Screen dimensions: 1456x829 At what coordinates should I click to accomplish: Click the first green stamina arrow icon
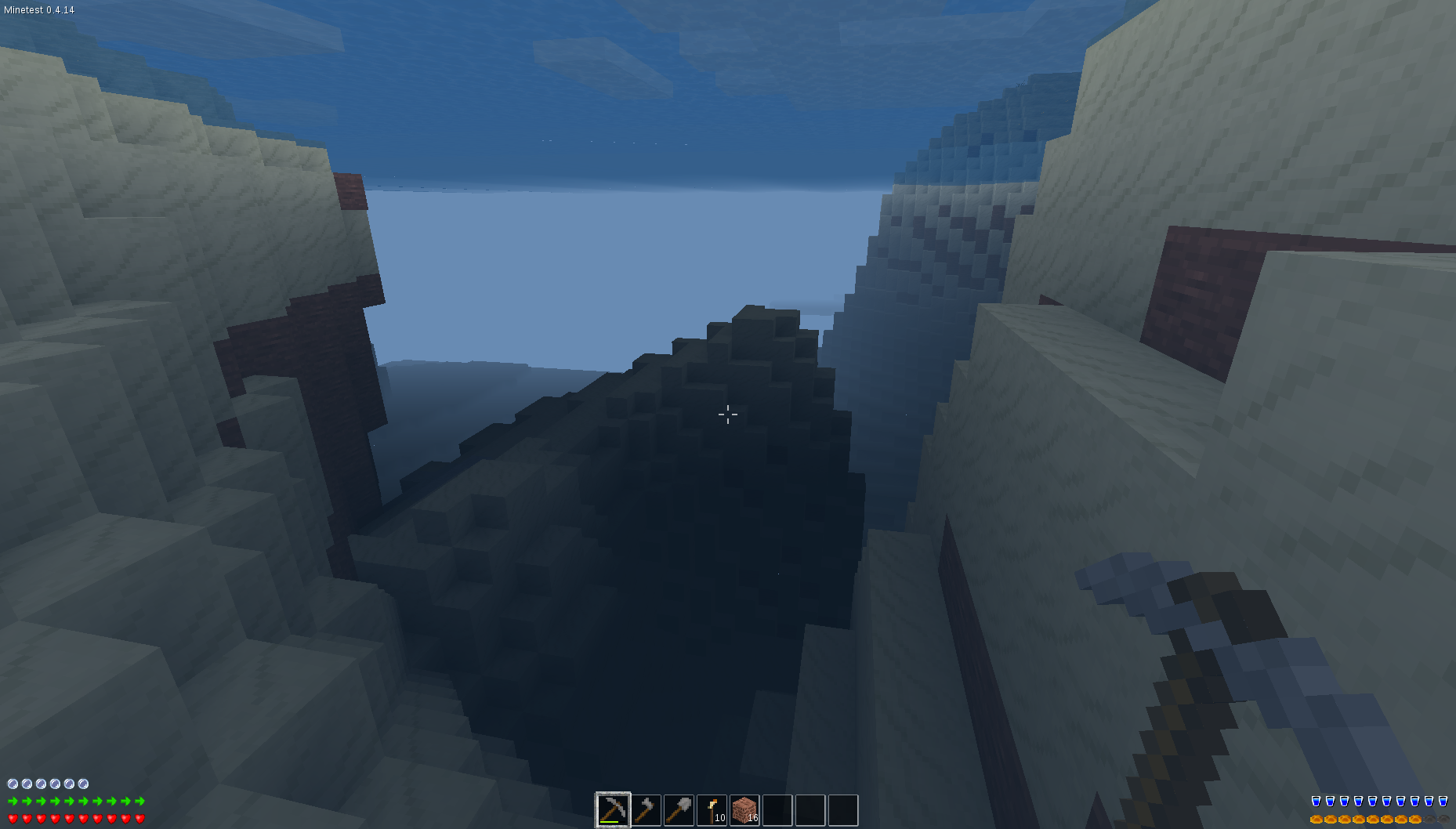click(x=13, y=801)
